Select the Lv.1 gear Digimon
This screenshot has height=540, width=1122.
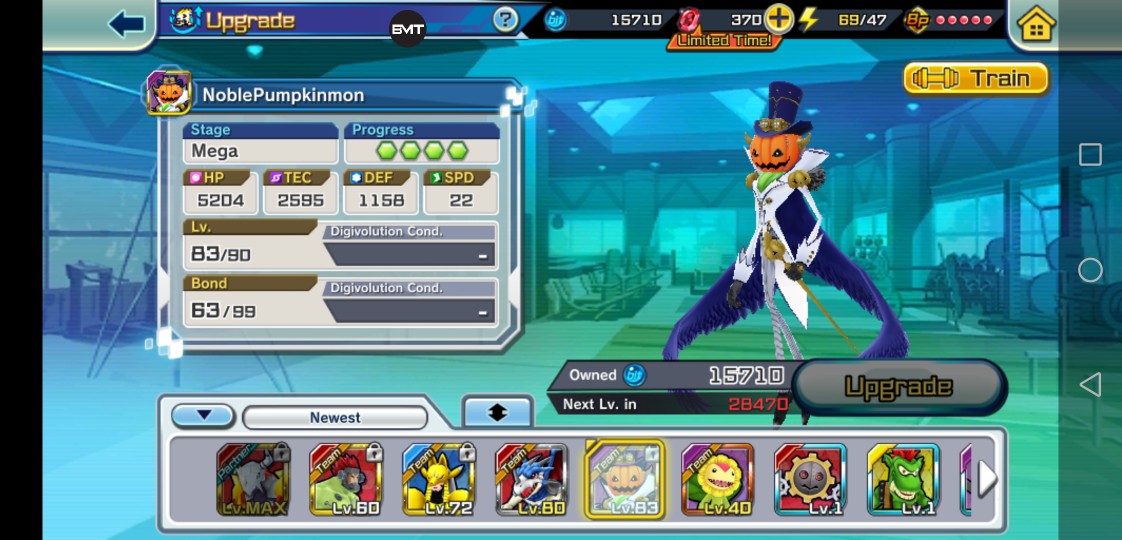810,480
